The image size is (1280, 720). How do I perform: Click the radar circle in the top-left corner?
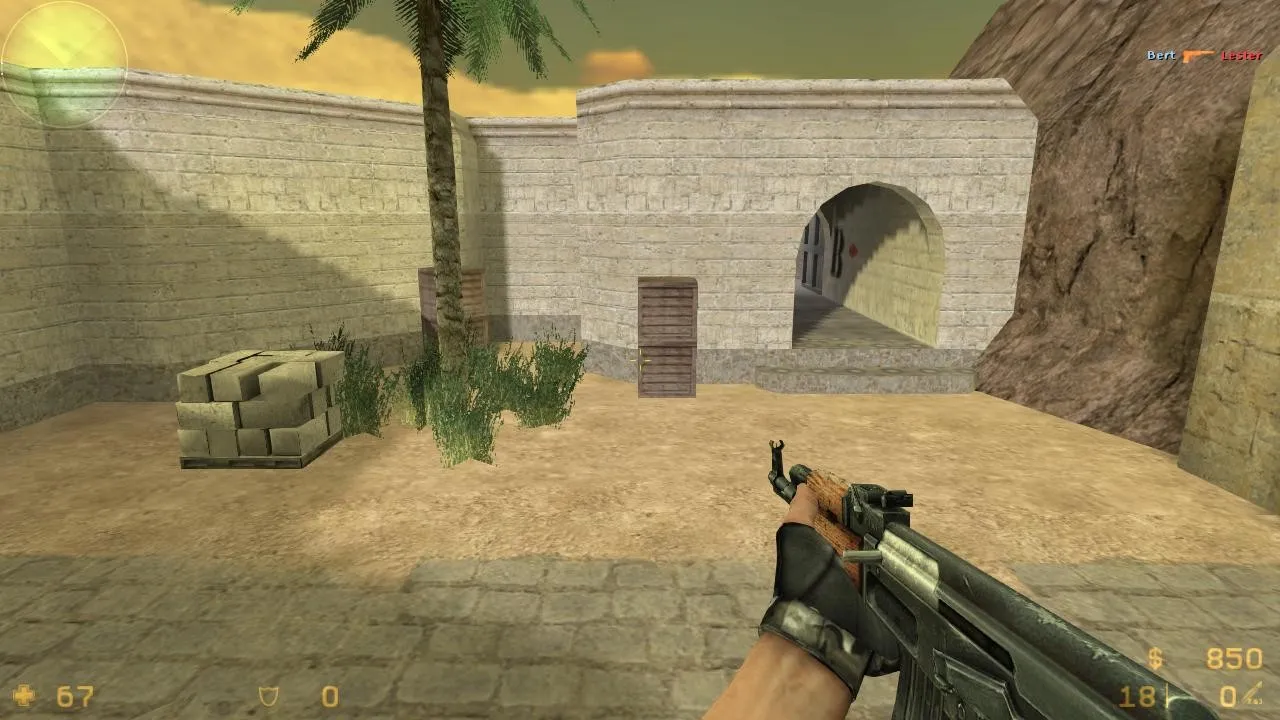(65, 62)
